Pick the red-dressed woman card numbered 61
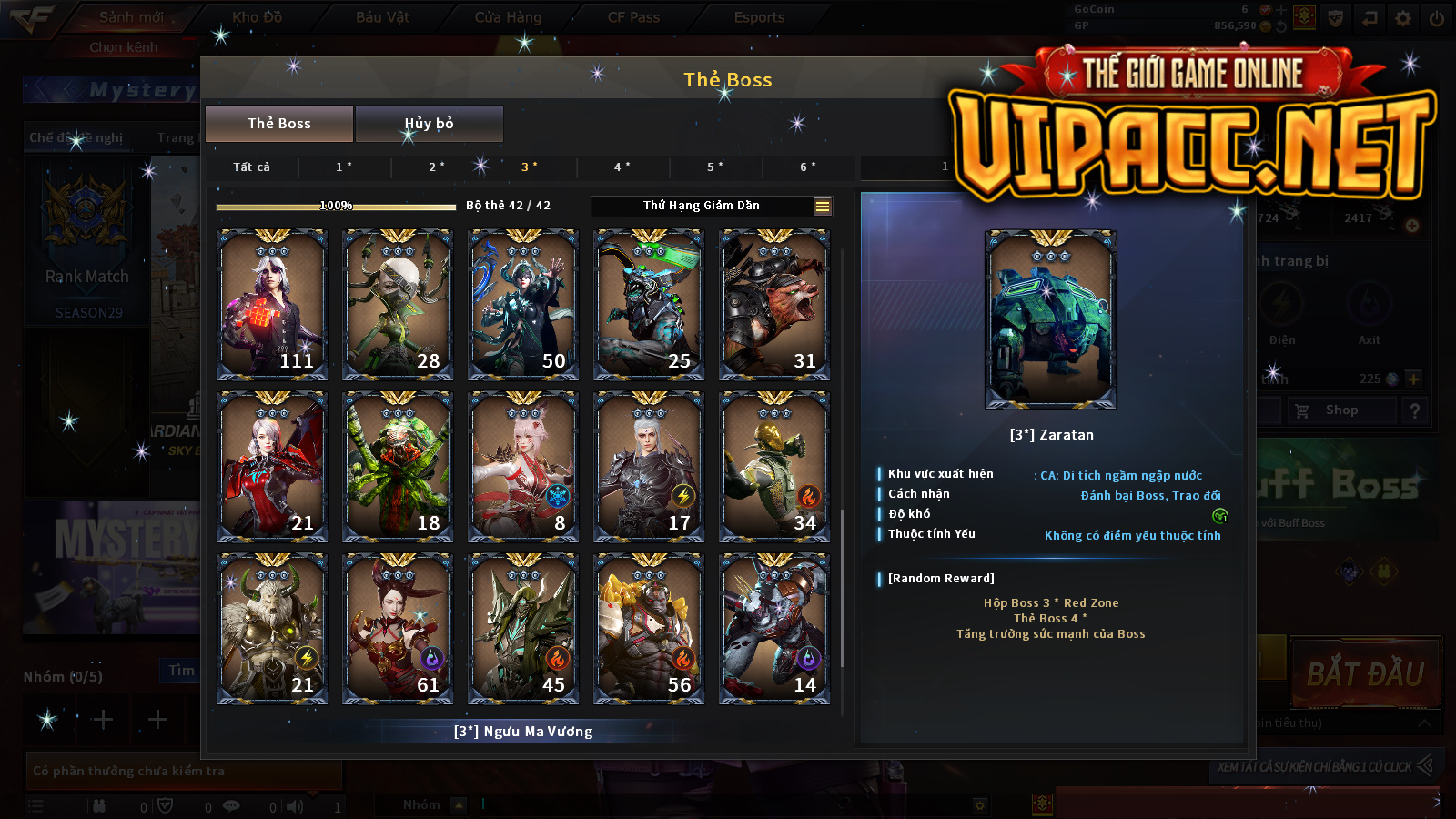The image size is (1456, 819). (398, 628)
